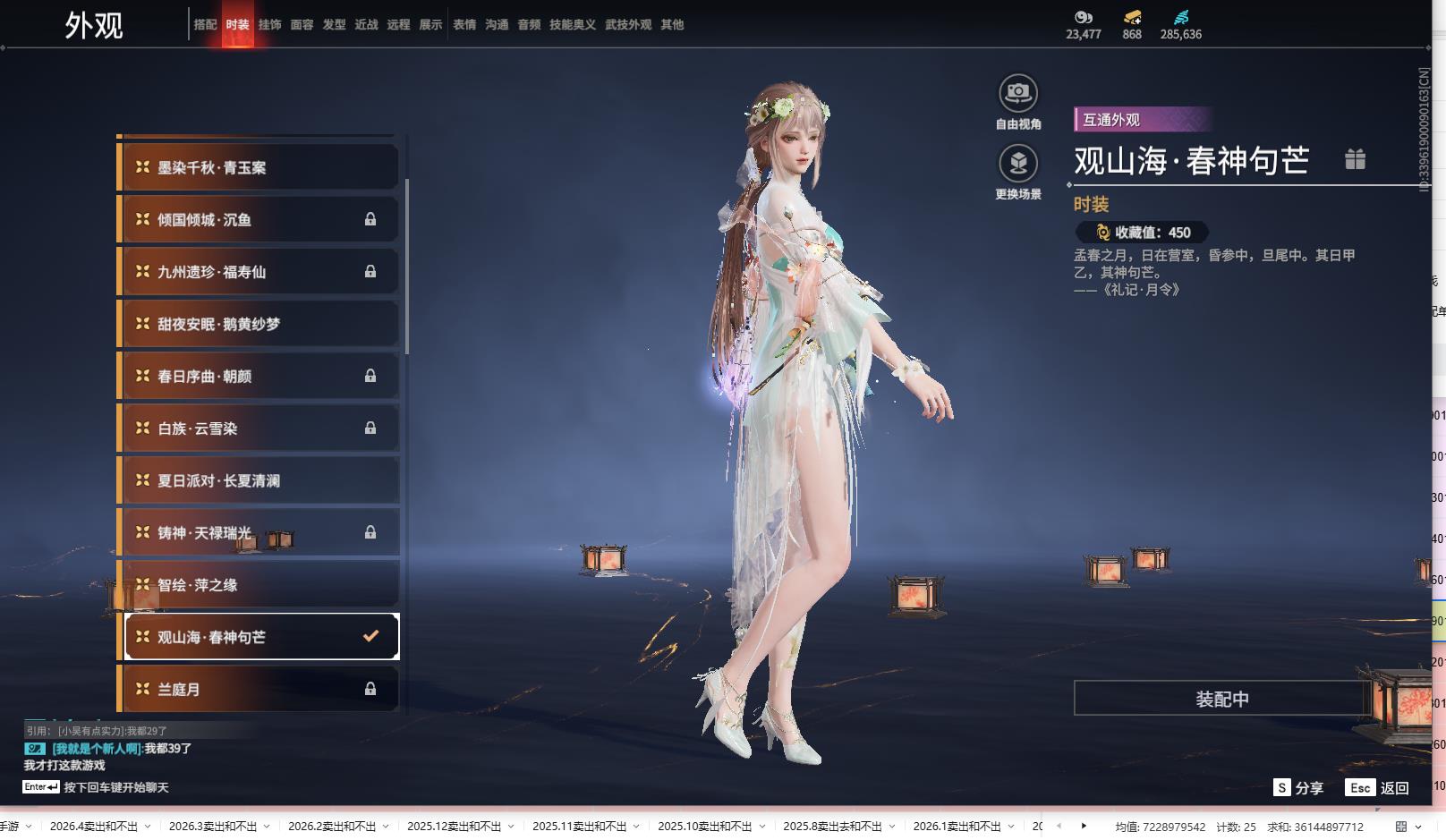This screenshot has height=840, width=1446.
Task: Select the 智绘·萍之缘 outfit
Action: pyautogui.click(x=258, y=585)
